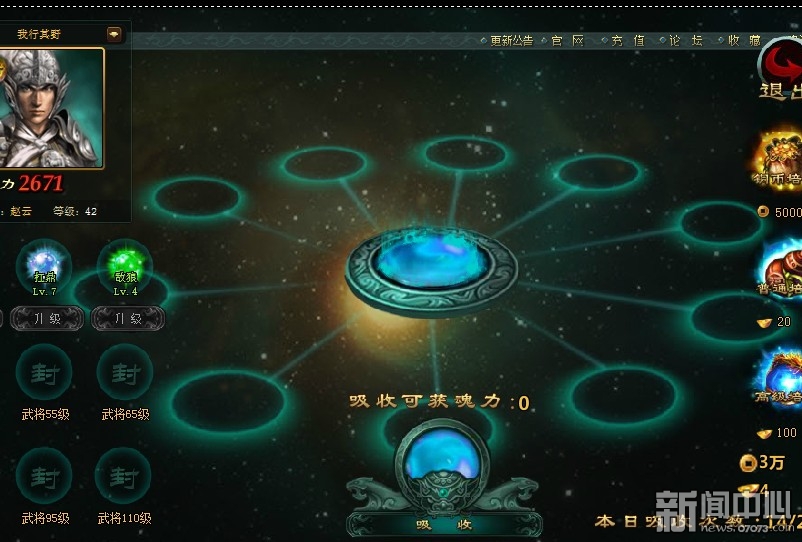
Task: Upgrade the green Lv.4 orb with 升级
Action: [x=127, y=318]
